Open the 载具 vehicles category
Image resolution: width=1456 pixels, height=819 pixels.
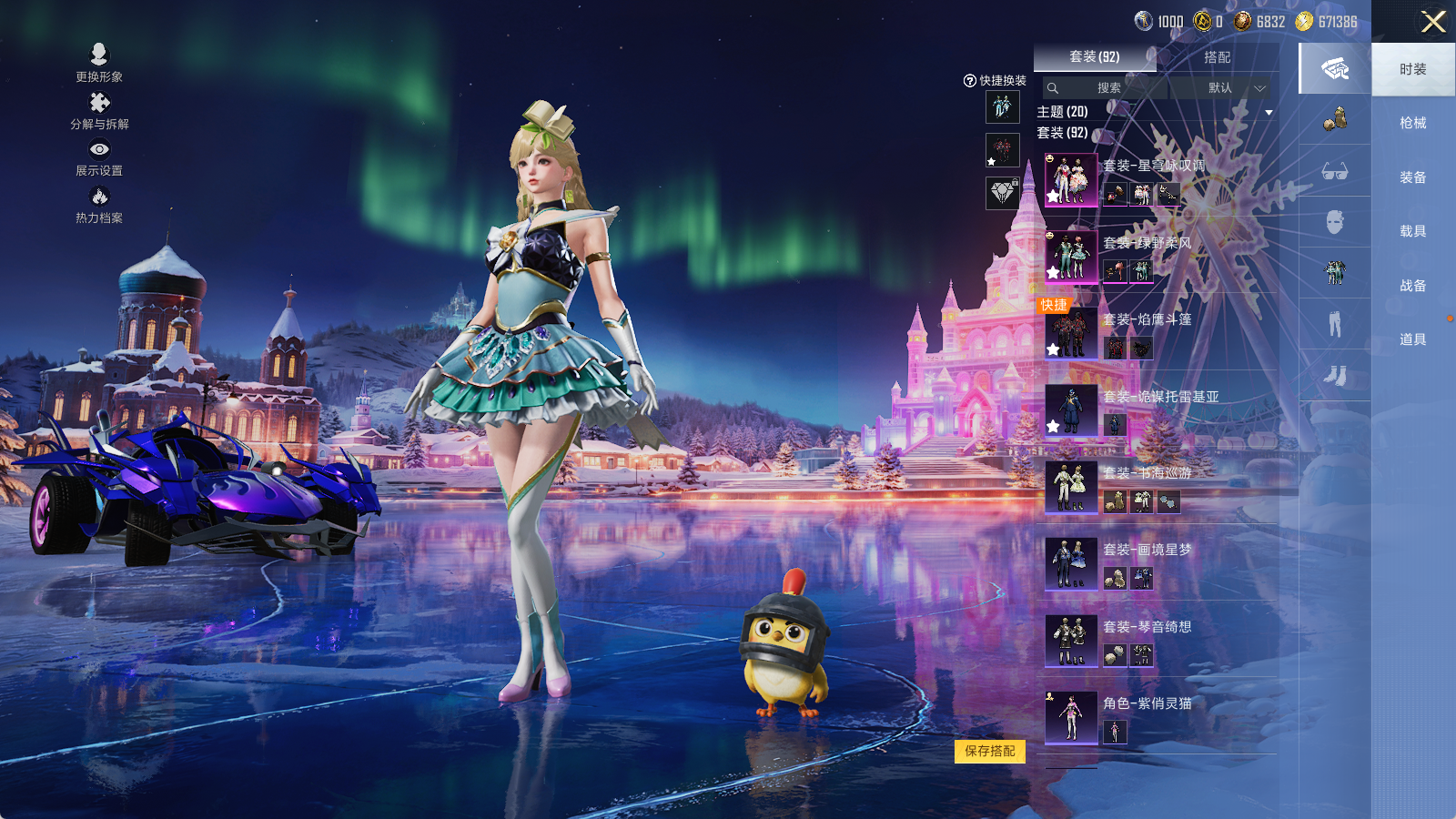[x=1412, y=231]
